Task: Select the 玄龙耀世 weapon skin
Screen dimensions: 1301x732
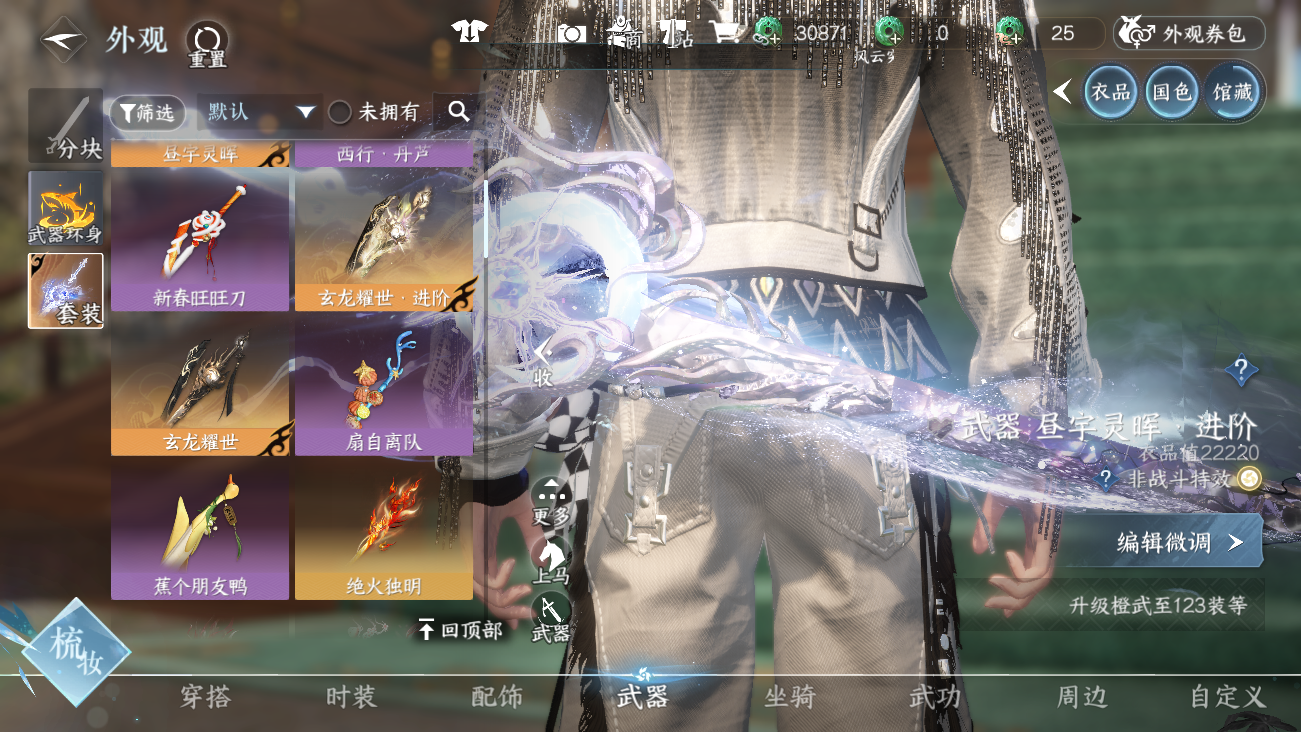Action: [x=200, y=385]
